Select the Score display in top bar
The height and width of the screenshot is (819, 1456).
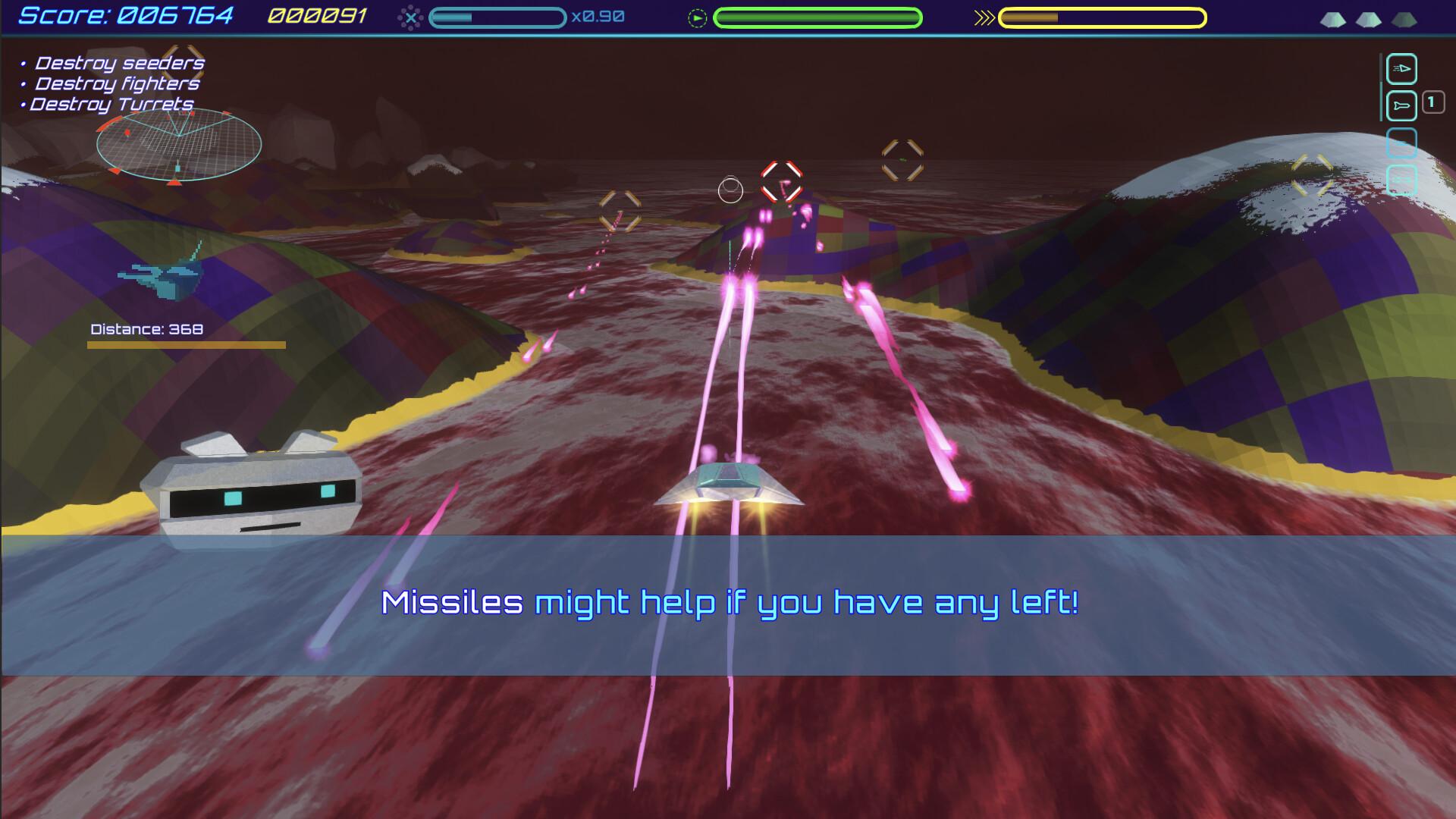pos(125,14)
